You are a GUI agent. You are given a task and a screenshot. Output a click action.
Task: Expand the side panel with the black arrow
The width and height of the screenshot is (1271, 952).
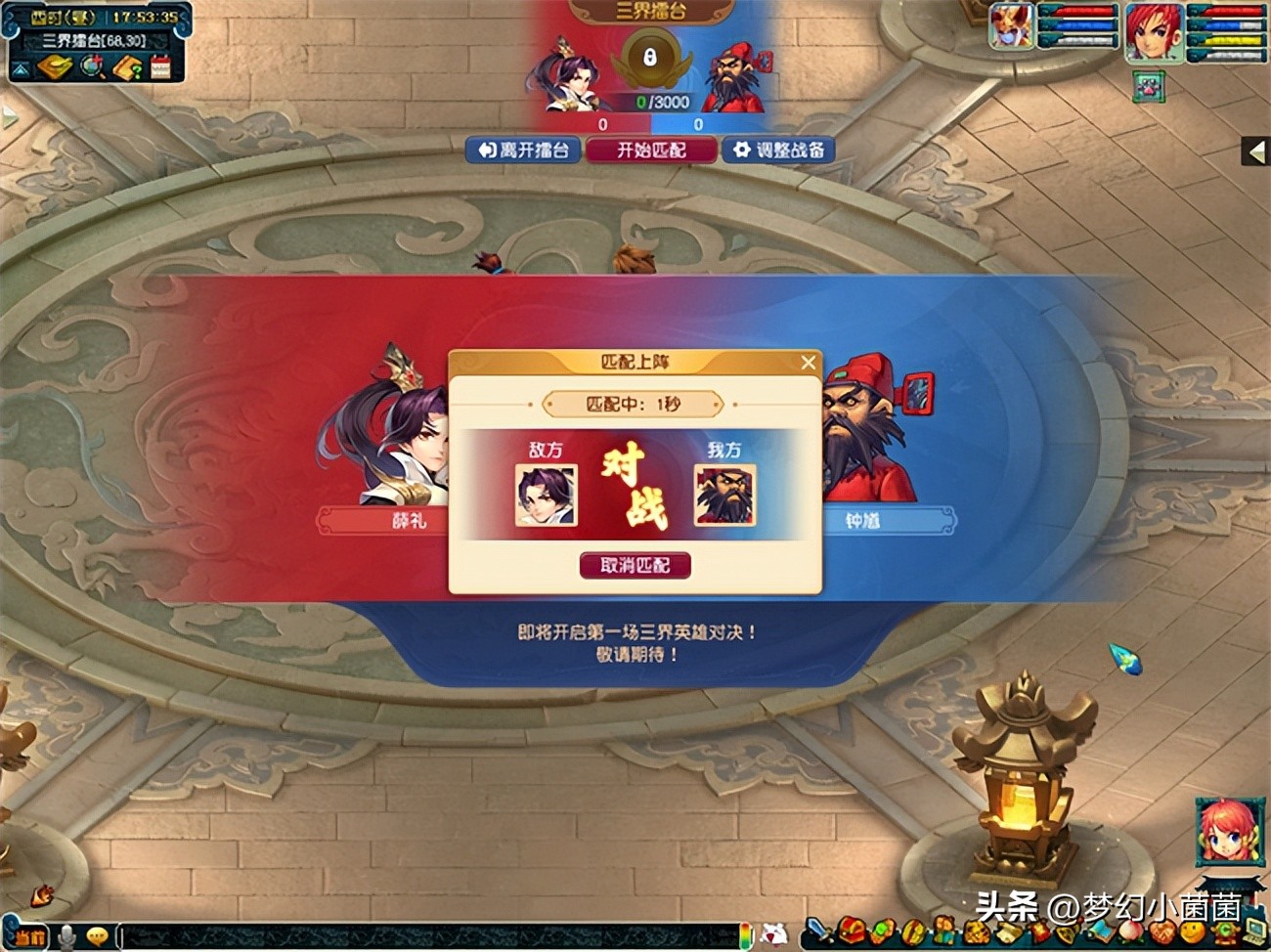1256,151
